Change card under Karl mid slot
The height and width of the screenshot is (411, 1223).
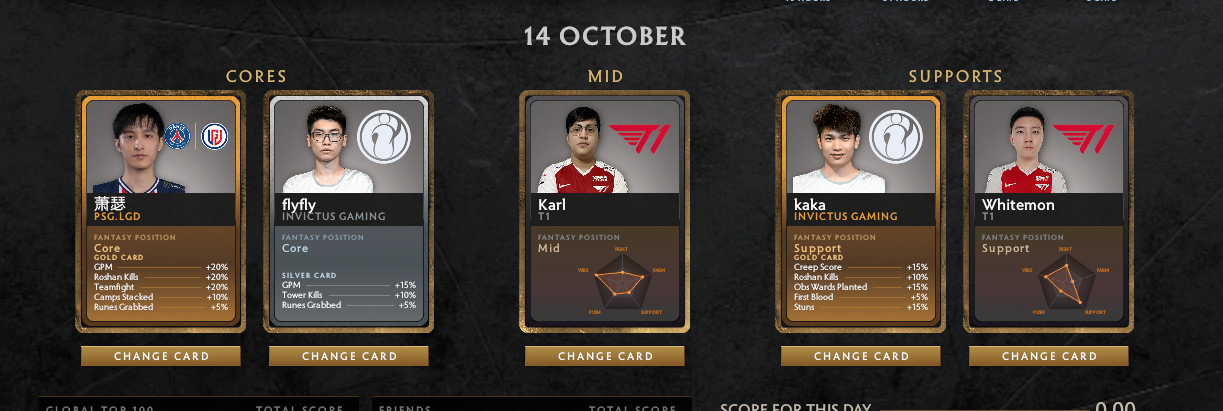coord(605,356)
